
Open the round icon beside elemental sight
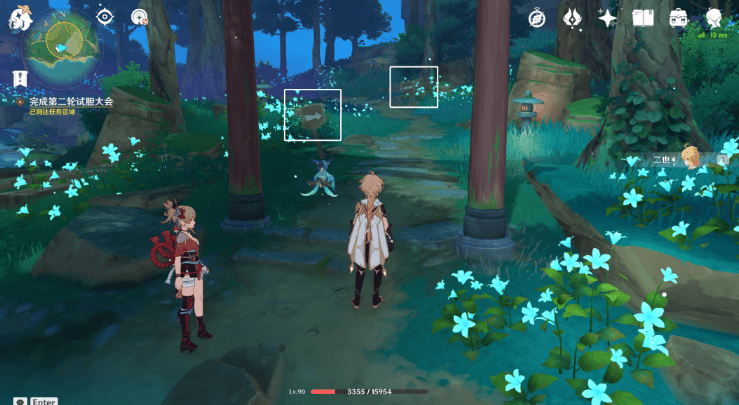(139, 17)
